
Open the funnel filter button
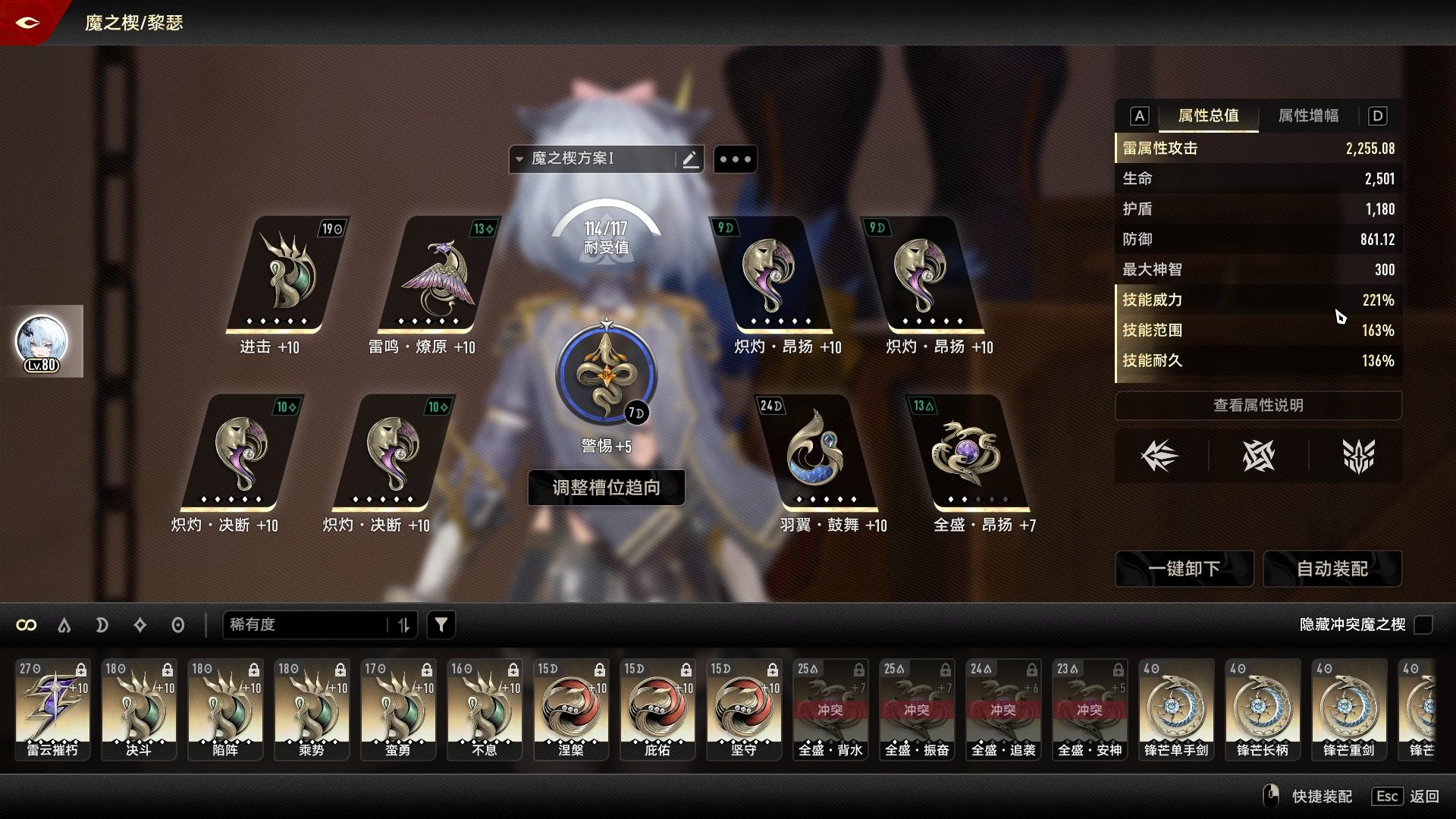(441, 625)
